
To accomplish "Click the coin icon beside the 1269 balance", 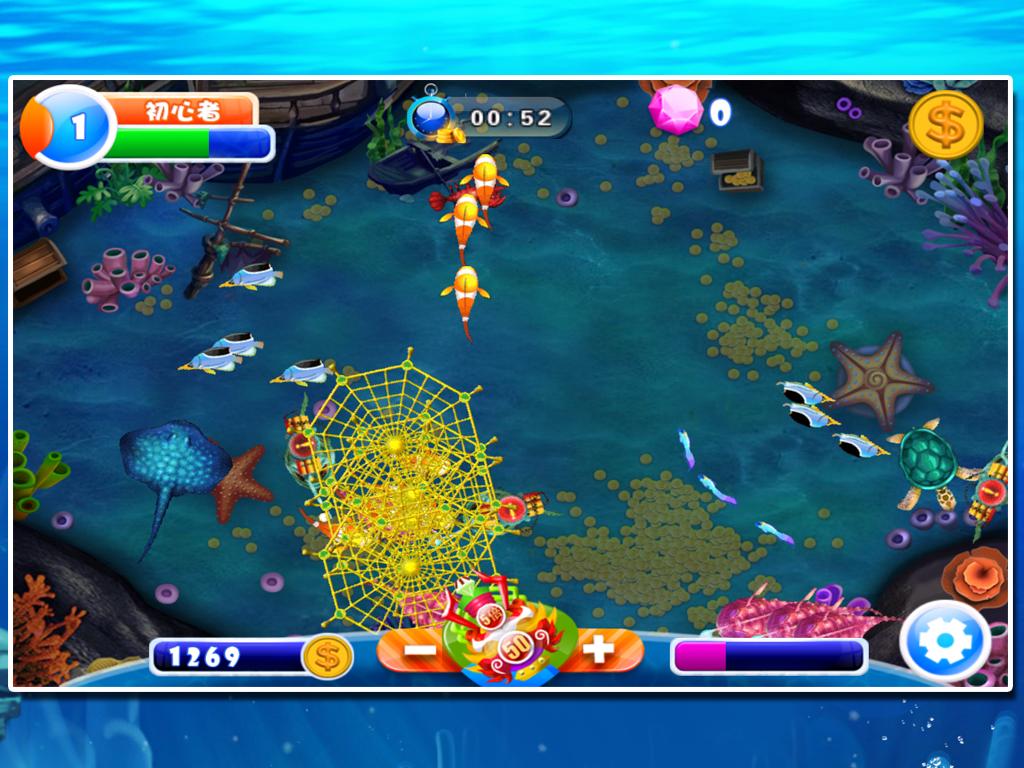I will coord(327,657).
